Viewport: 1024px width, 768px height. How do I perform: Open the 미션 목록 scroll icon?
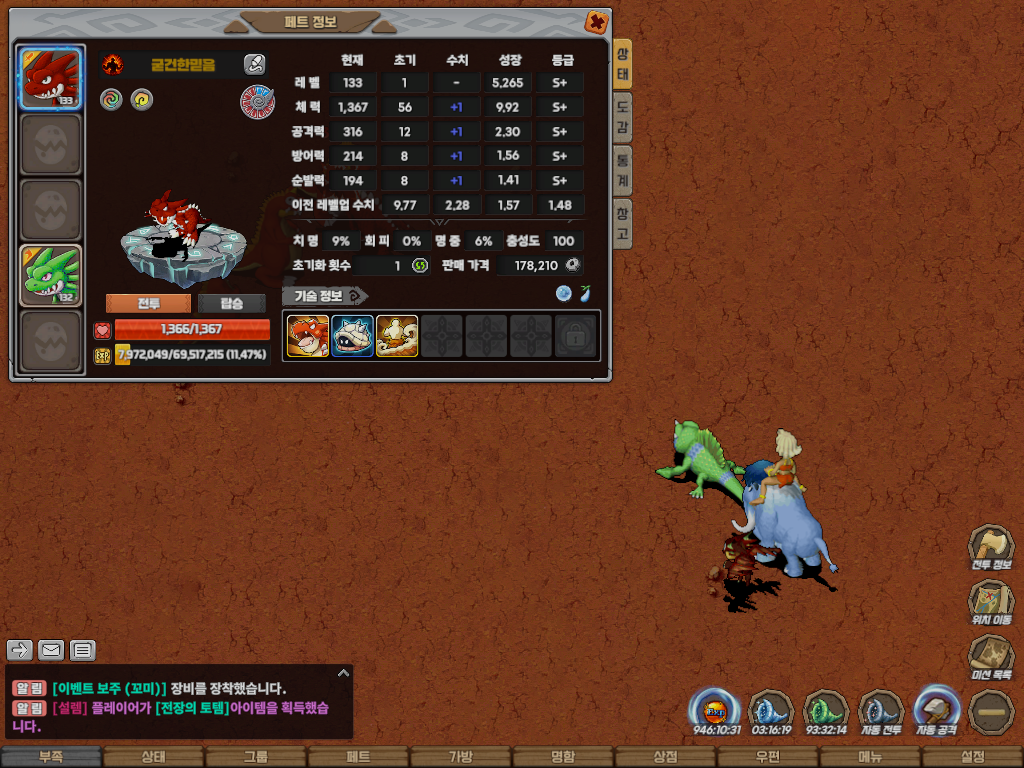[x=990, y=657]
